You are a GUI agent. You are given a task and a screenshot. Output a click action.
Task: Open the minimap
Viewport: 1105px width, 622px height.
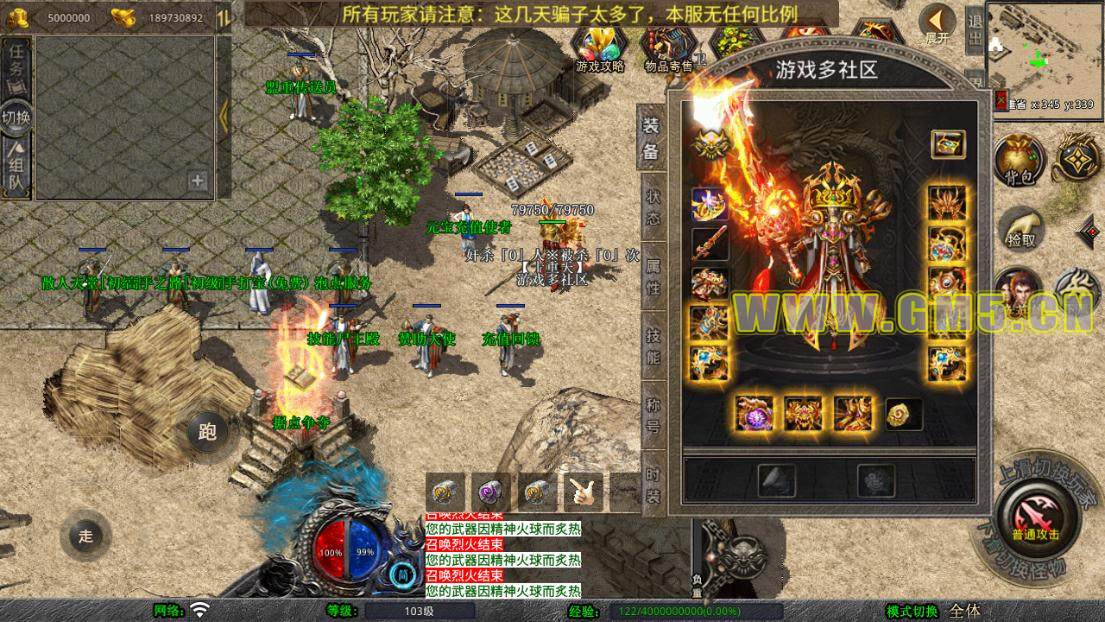(1044, 48)
